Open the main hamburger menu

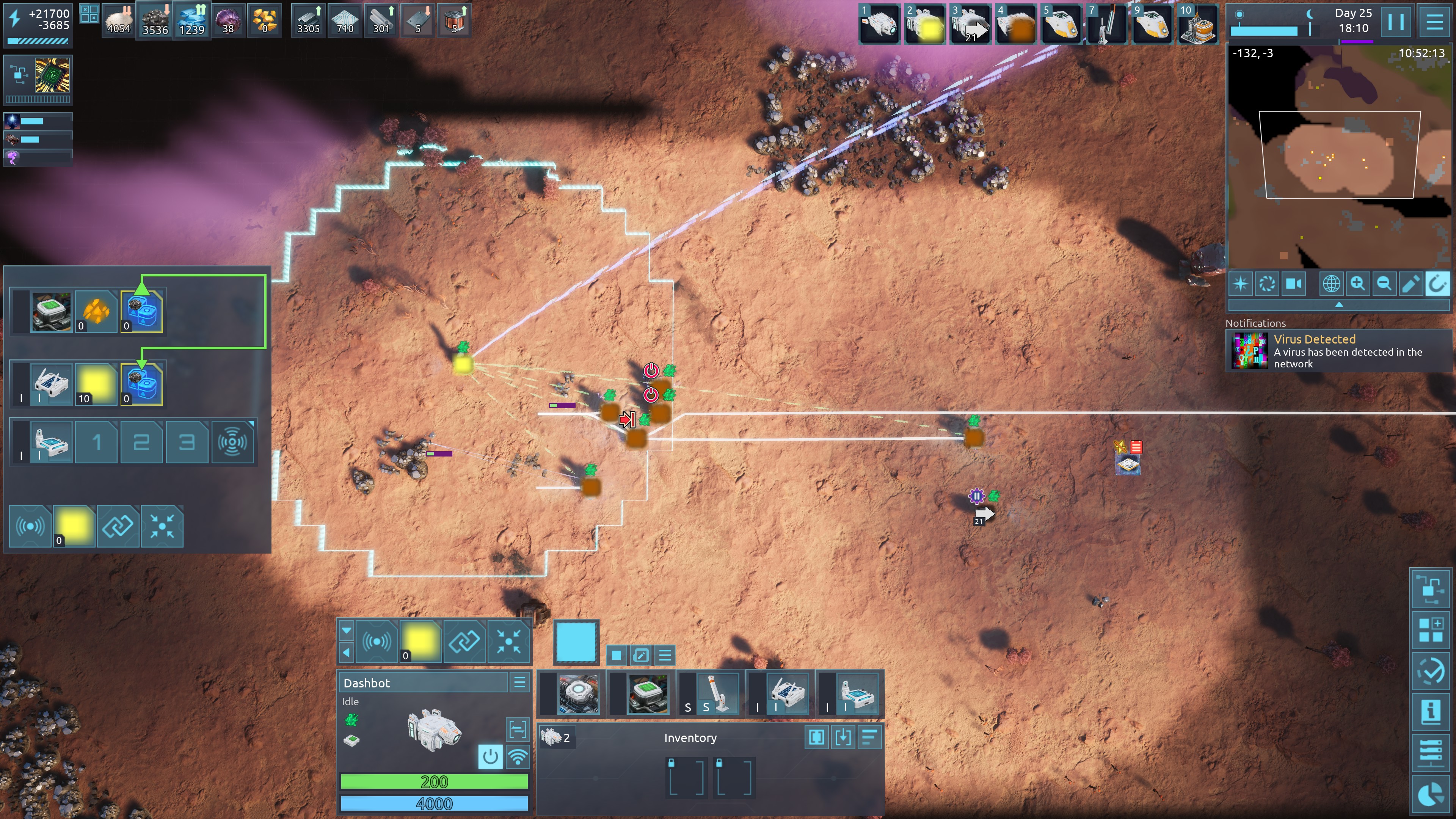pos(1434,22)
